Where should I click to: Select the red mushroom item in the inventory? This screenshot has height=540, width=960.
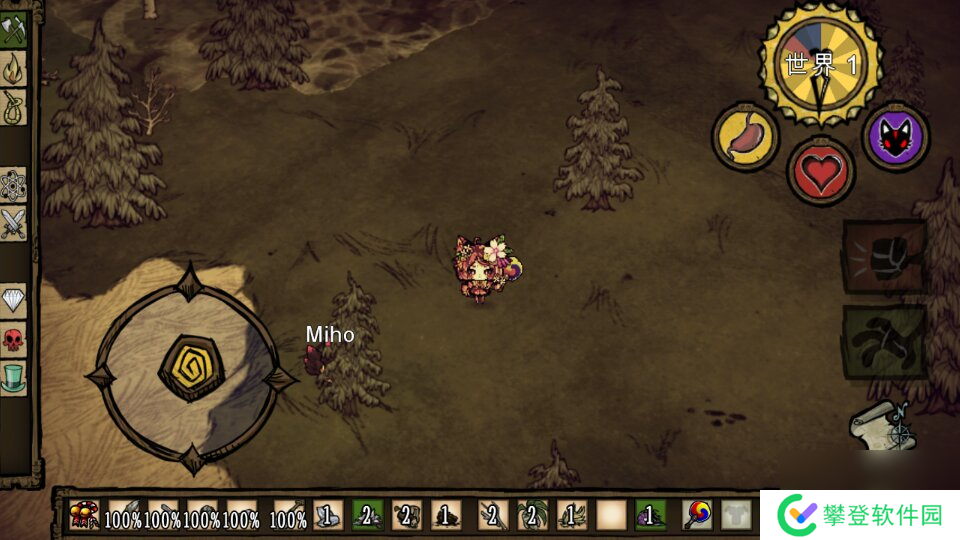coord(84,515)
